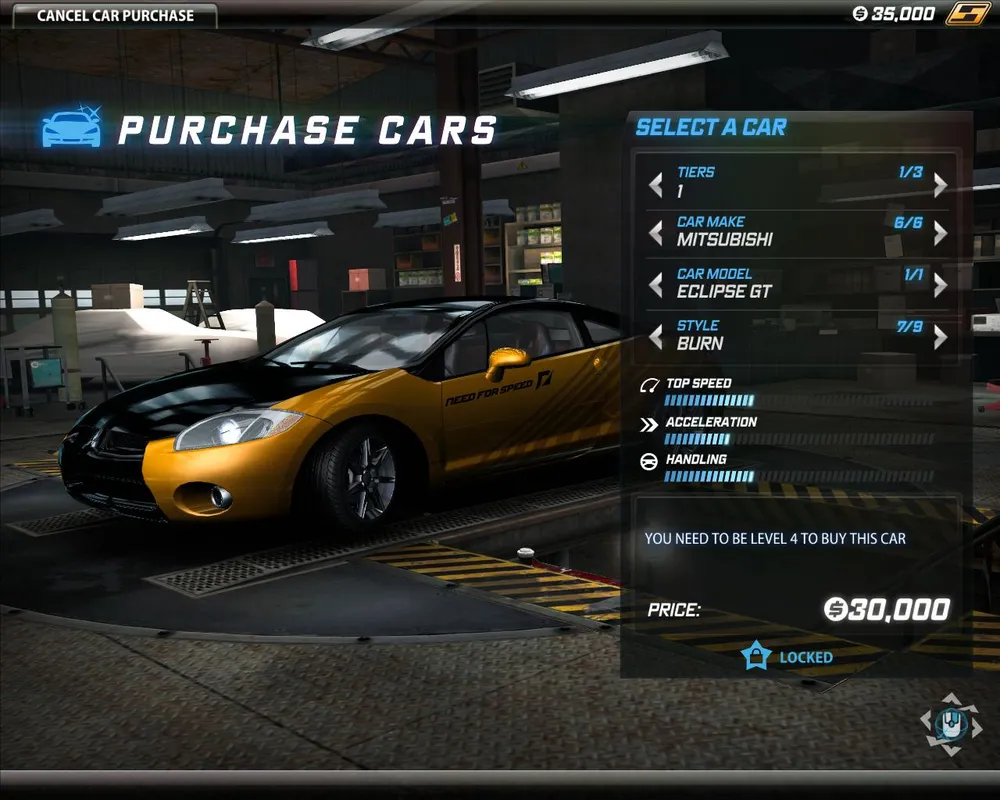
Task: Go to the previous tier
Action: pyautogui.click(x=656, y=184)
